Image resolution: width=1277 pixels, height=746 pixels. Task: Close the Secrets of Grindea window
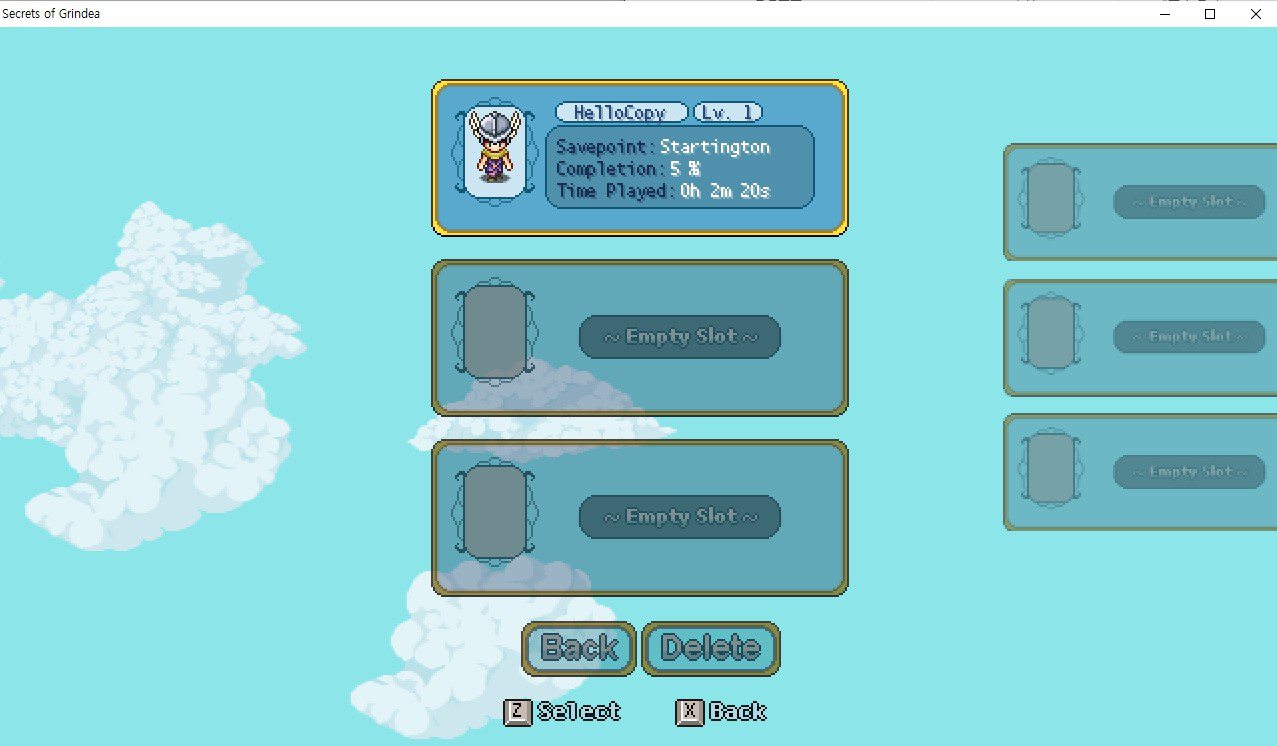[1255, 14]
